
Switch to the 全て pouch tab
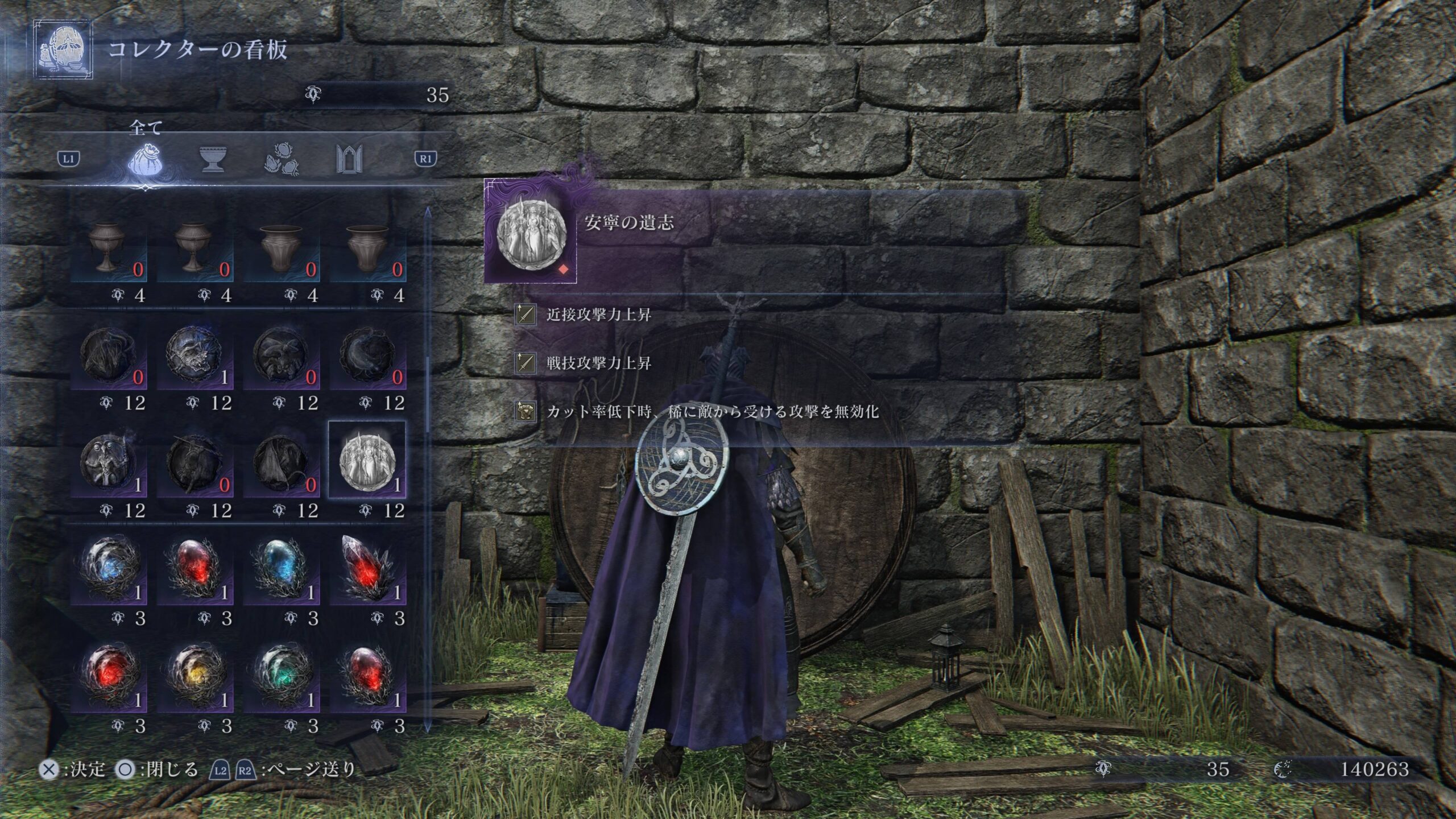[x=144, y=160]
